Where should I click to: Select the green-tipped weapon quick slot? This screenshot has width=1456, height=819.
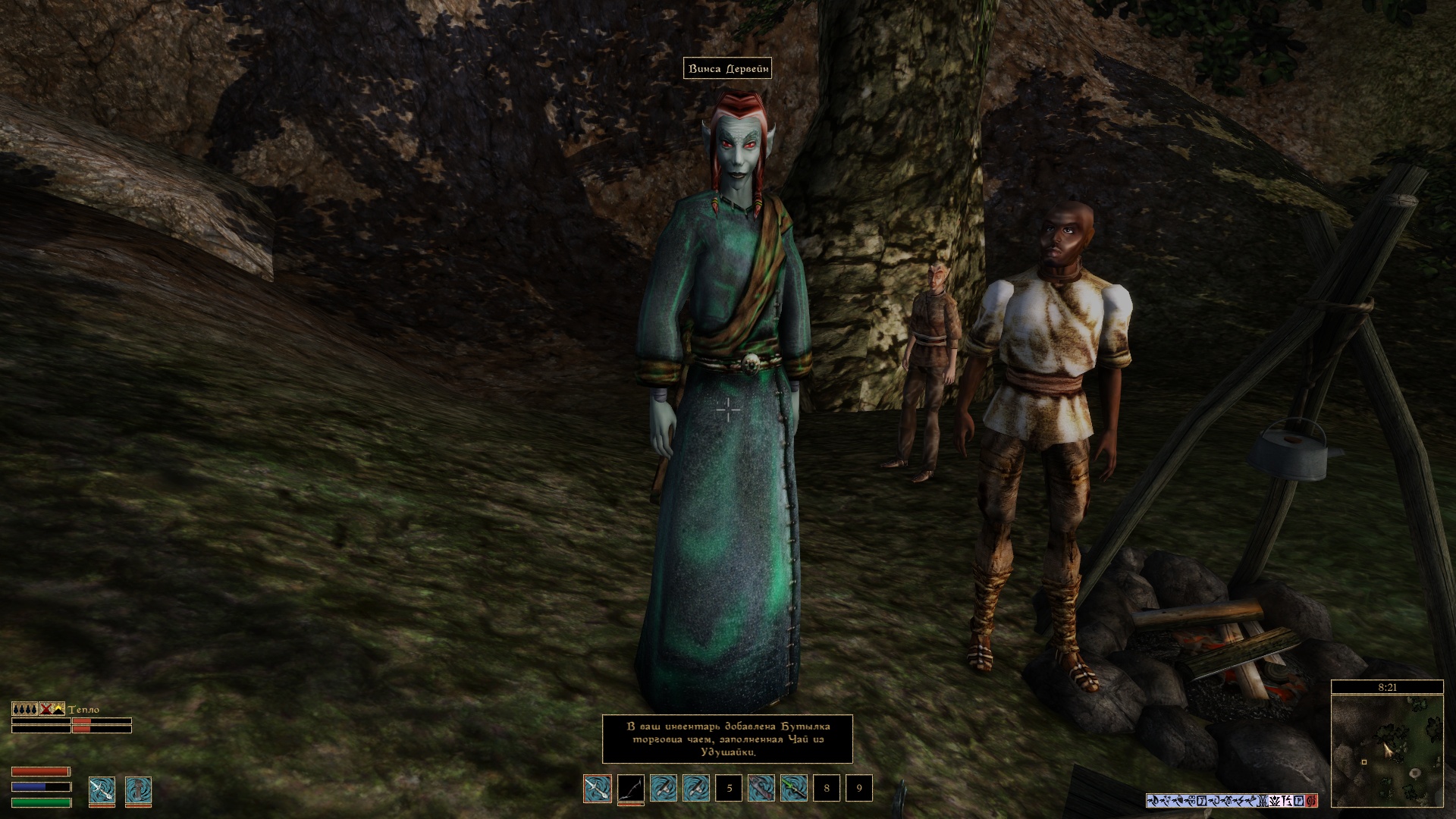[794, 789]
